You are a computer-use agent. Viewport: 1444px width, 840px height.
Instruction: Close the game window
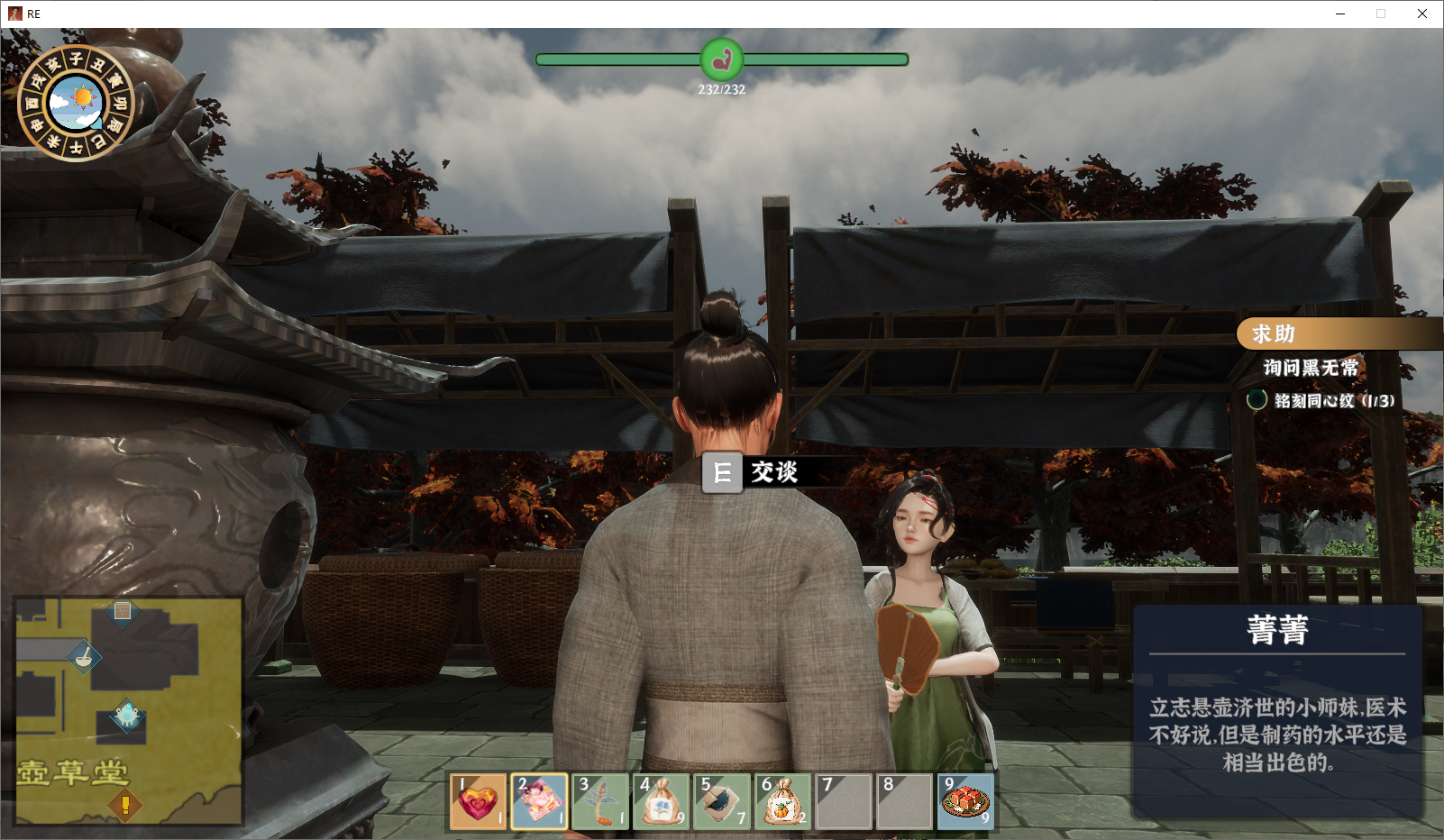pyautogui.click(x=1421, y=14)
